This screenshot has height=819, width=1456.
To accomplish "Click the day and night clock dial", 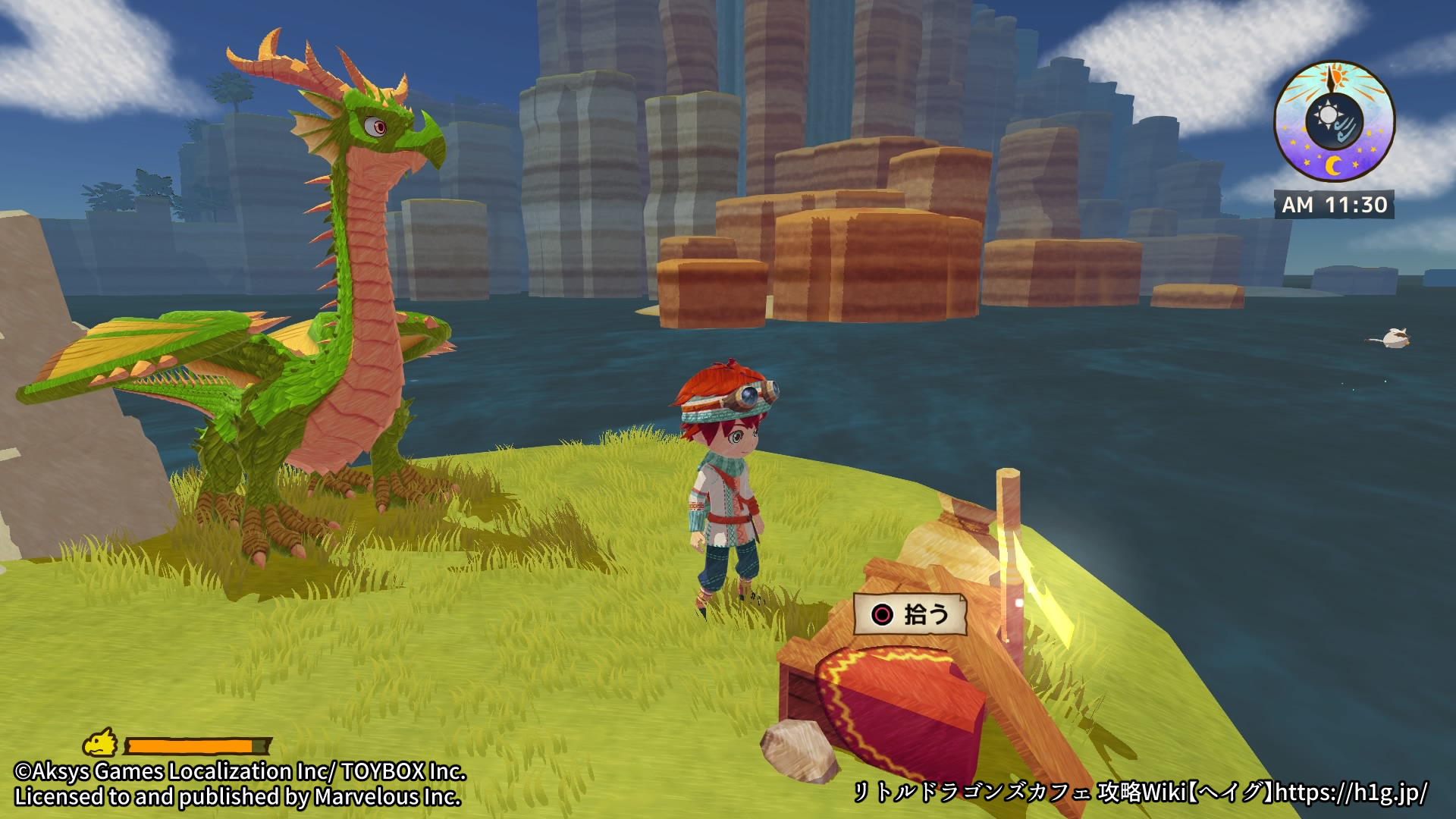I will 1334,123.
